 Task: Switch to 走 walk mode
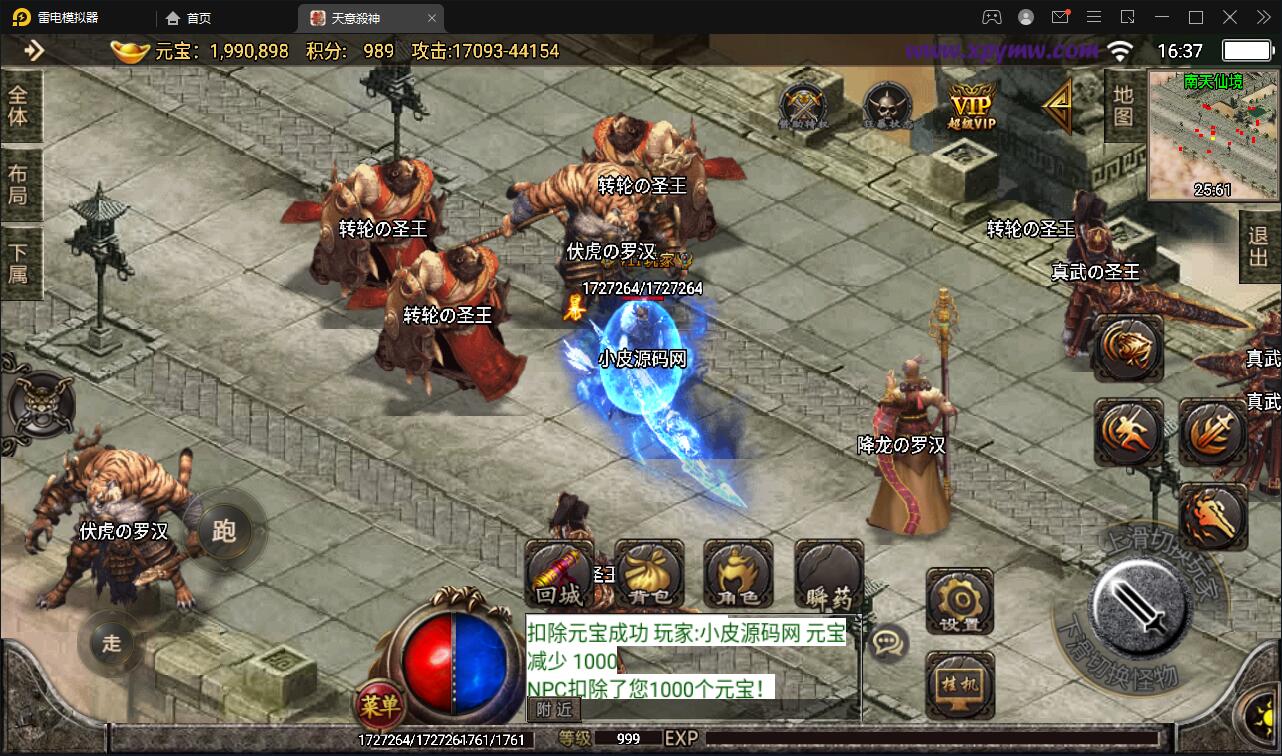click(110, 645)
